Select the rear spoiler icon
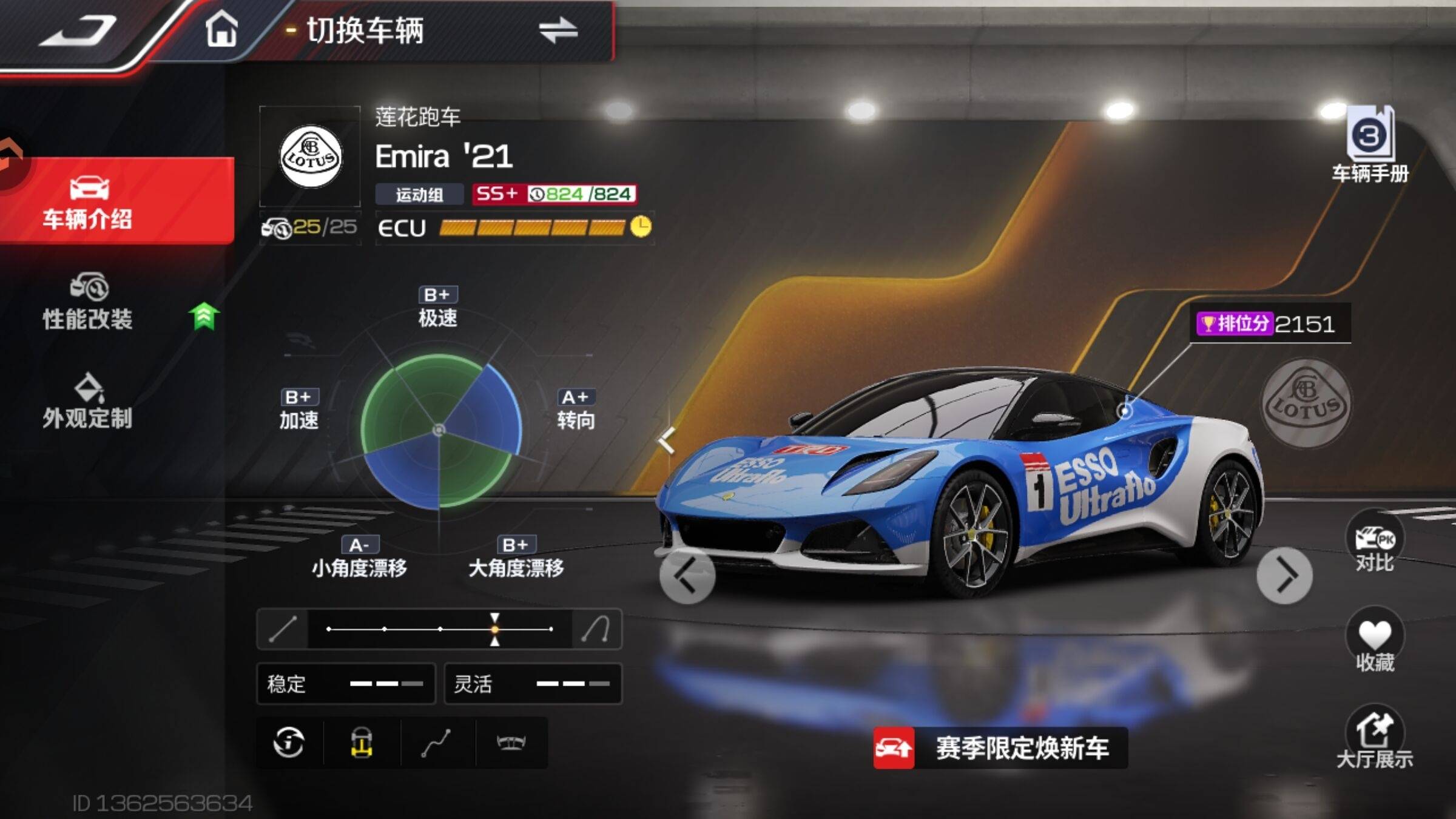Screen dimensions: 1456x819 pos(511,743)
